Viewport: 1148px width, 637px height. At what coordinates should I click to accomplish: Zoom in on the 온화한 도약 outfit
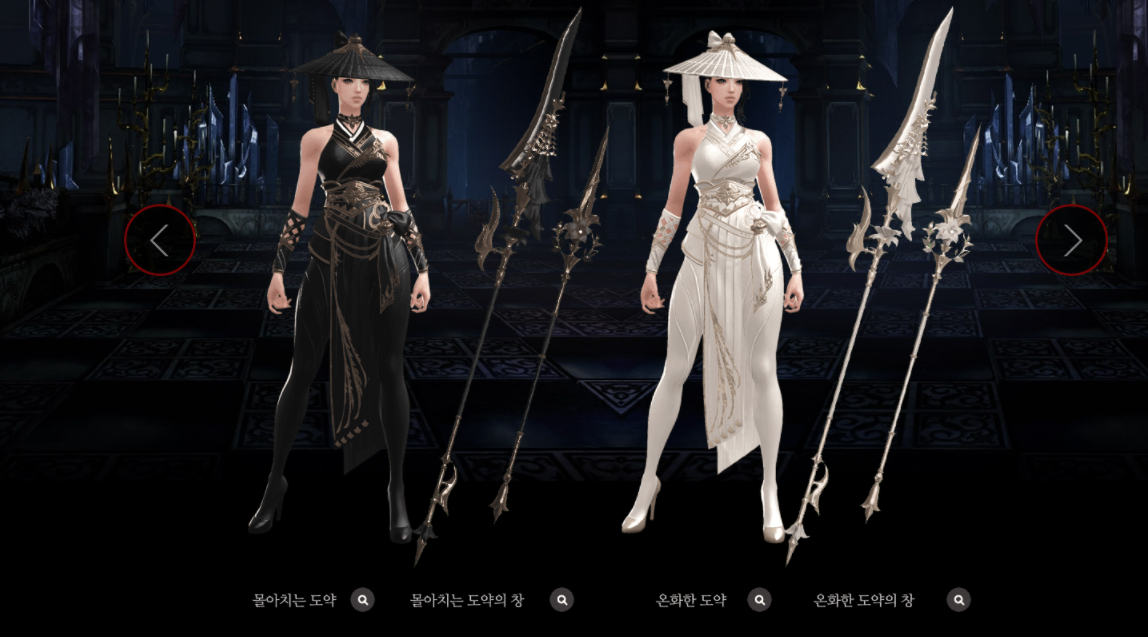[760, 600]
